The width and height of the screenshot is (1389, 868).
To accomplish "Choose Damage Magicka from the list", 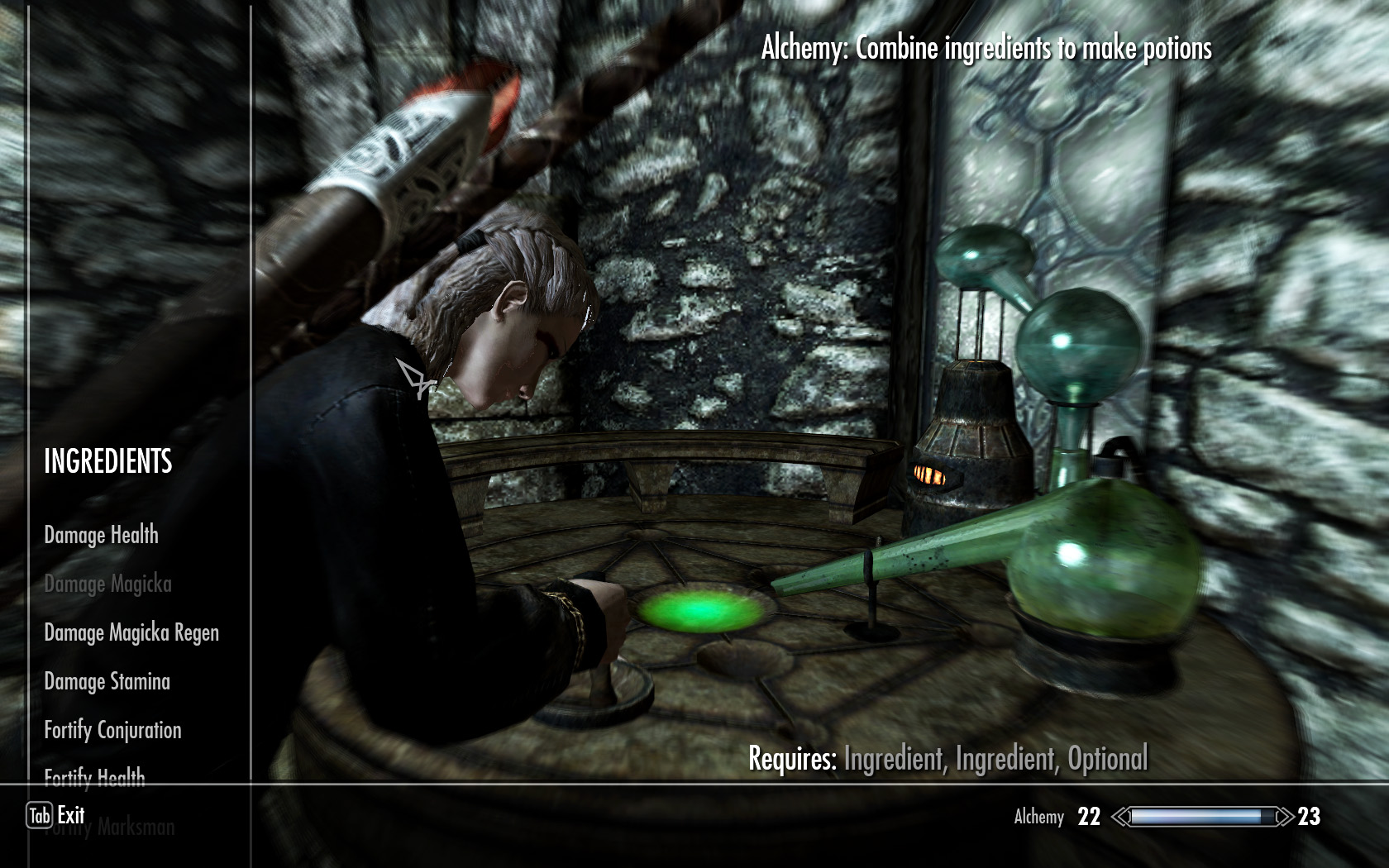I will [107, 584].
